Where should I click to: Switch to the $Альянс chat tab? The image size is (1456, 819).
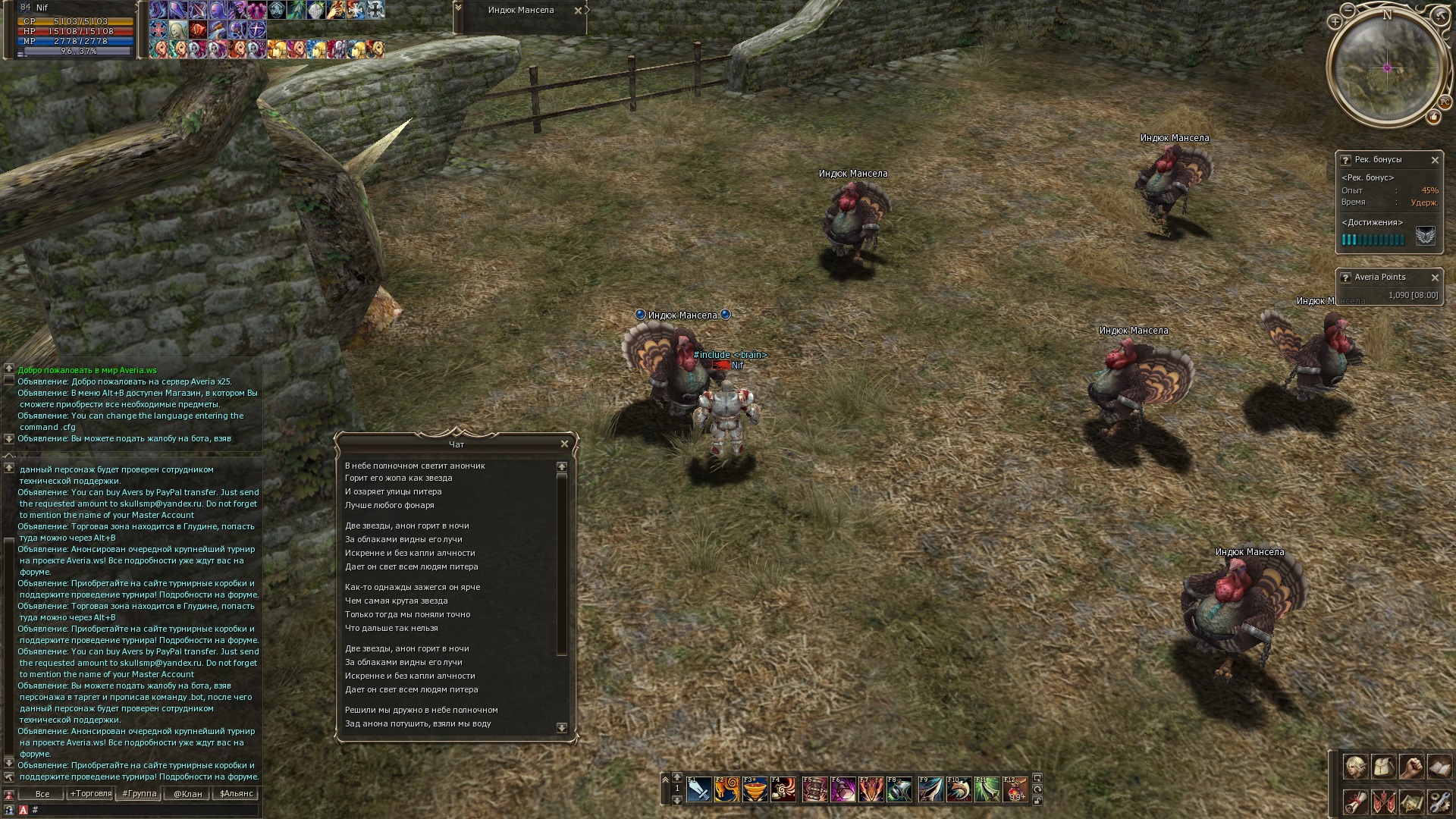pyautogui.click(x=237, y=794)
